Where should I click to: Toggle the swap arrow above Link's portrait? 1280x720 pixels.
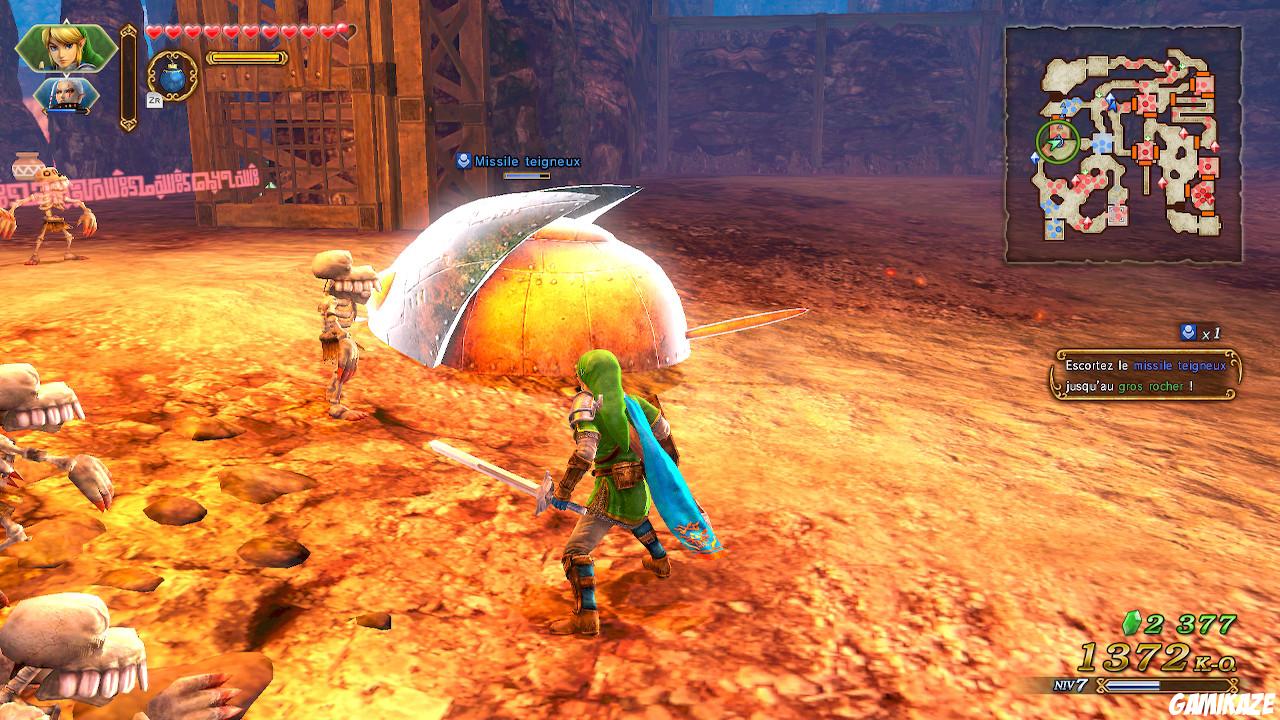point(66,20)
